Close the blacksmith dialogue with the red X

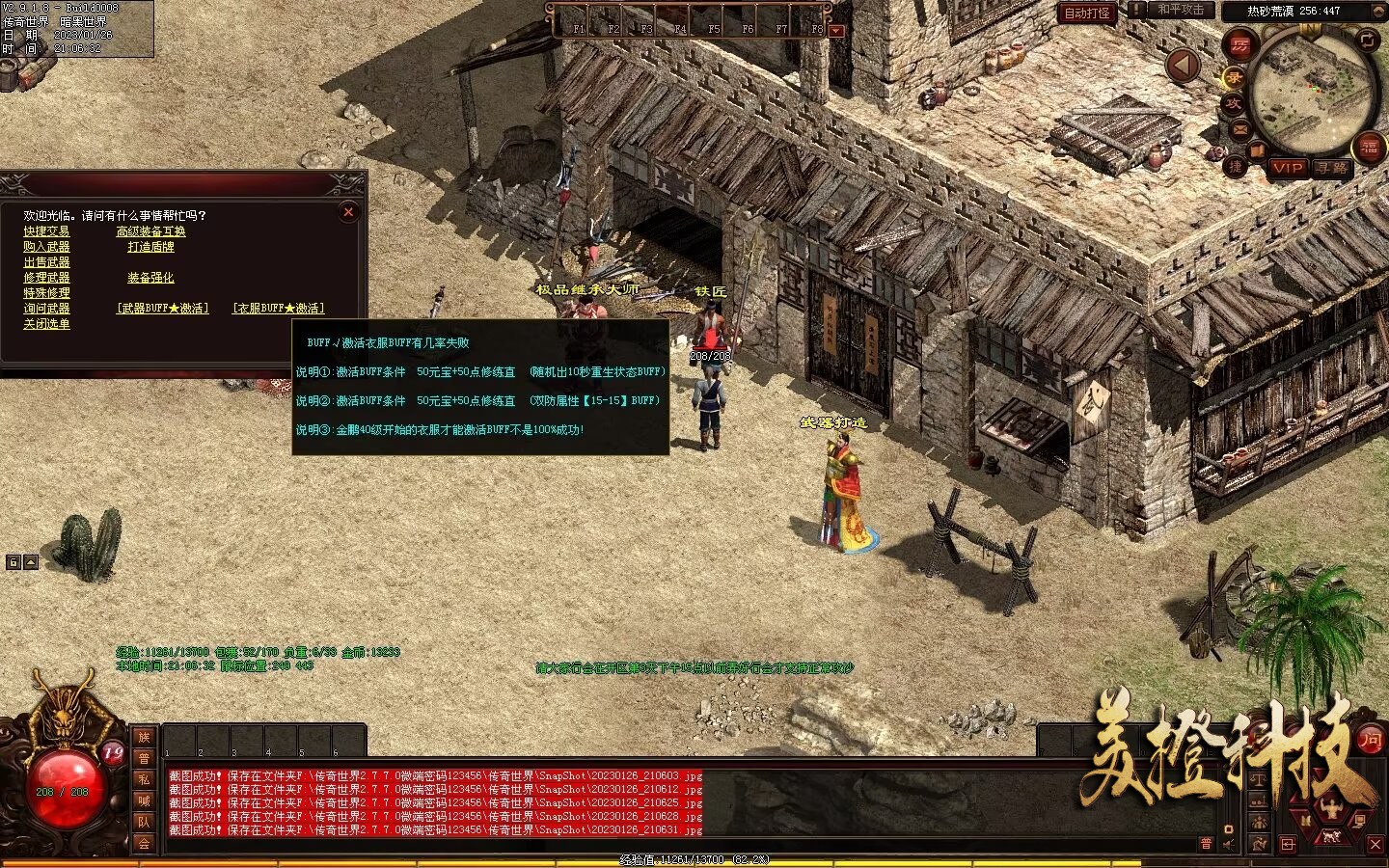tap(348, 211)
